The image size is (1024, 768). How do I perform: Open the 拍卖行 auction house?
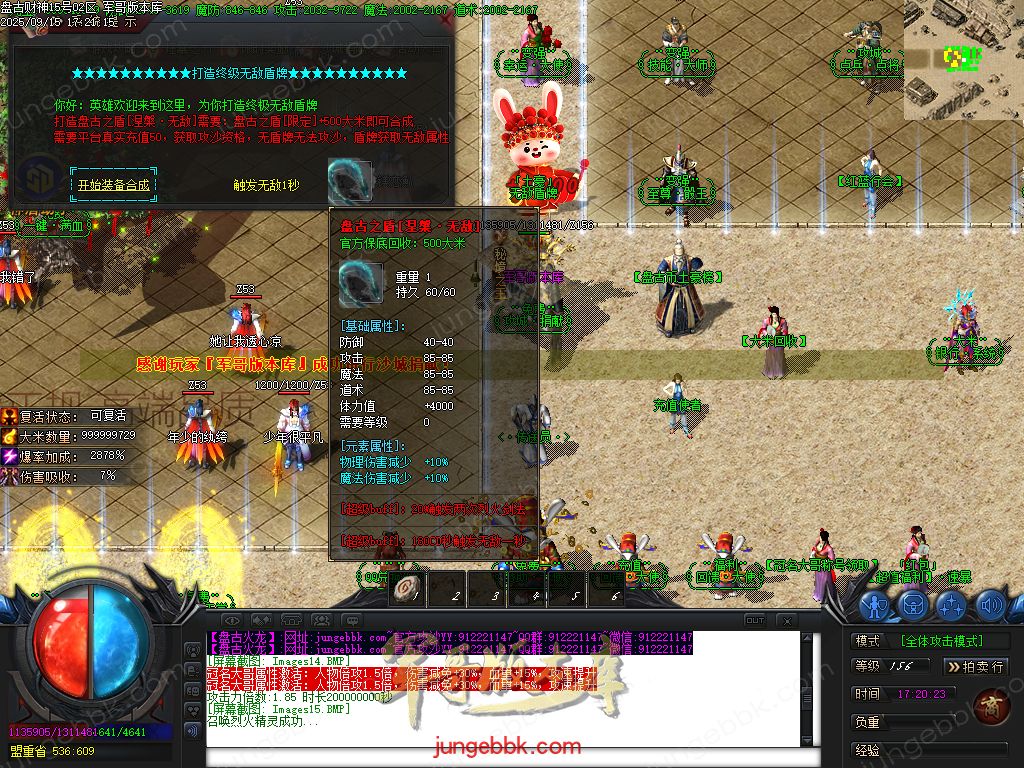click(x=975, y=666)
